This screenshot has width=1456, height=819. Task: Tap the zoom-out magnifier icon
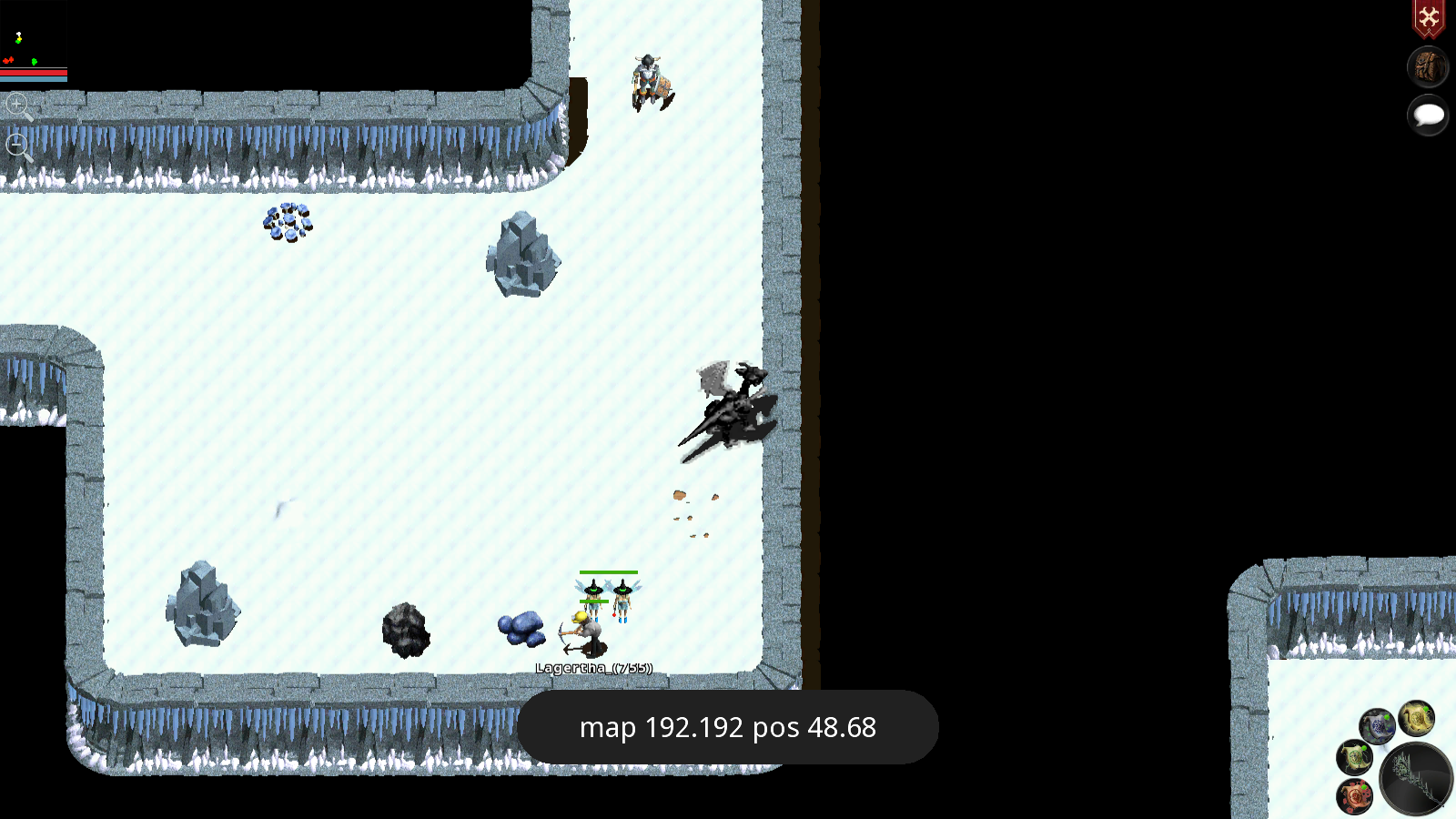(x=19, y=144)
